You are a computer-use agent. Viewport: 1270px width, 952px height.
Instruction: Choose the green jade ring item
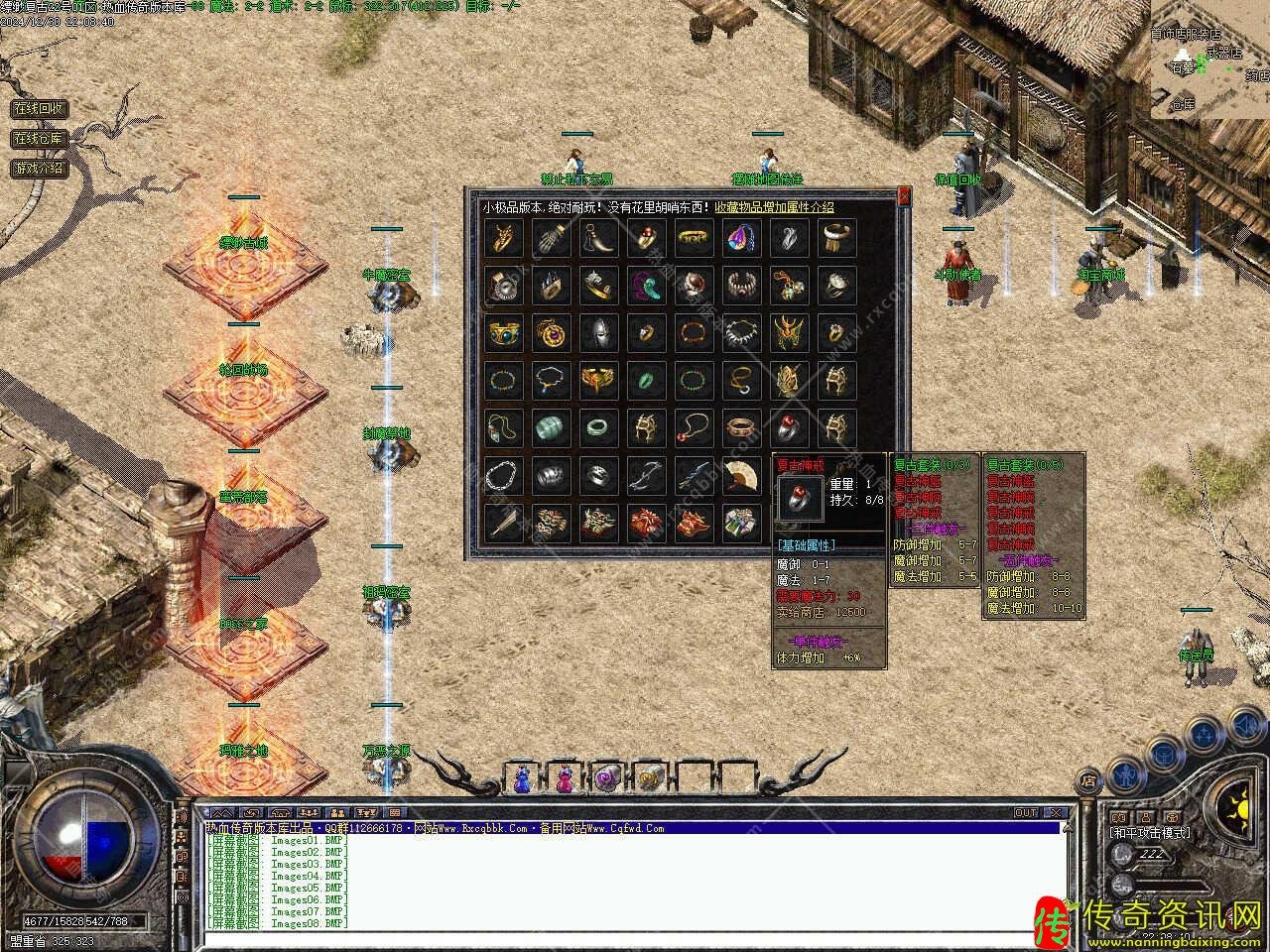[647, 381]
